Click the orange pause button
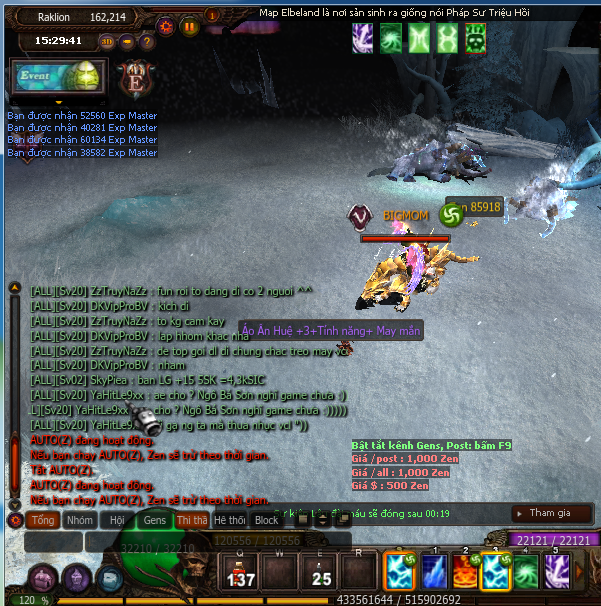 click(x=190, y=27)
